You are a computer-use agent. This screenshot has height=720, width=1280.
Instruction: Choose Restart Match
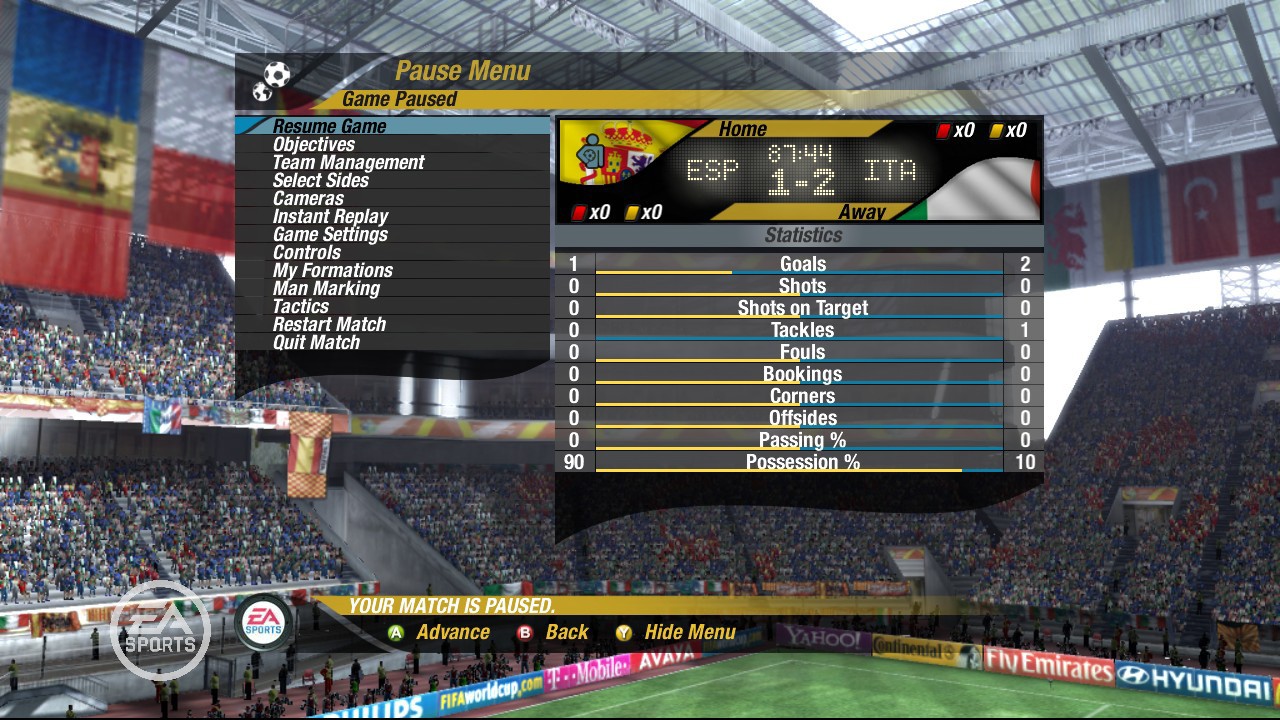[x=329, y=325]
